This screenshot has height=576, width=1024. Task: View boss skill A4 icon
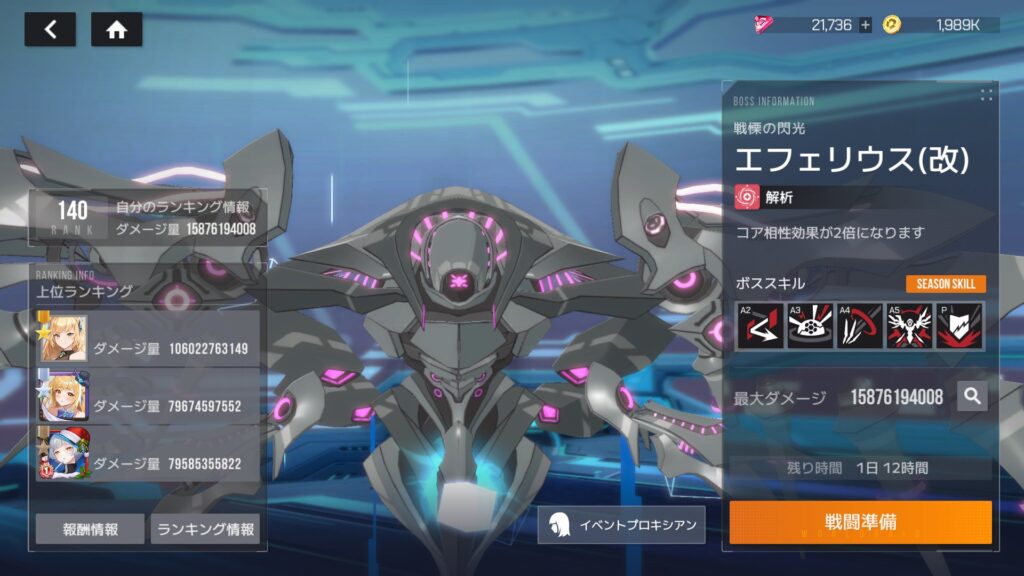coord(860,326)
